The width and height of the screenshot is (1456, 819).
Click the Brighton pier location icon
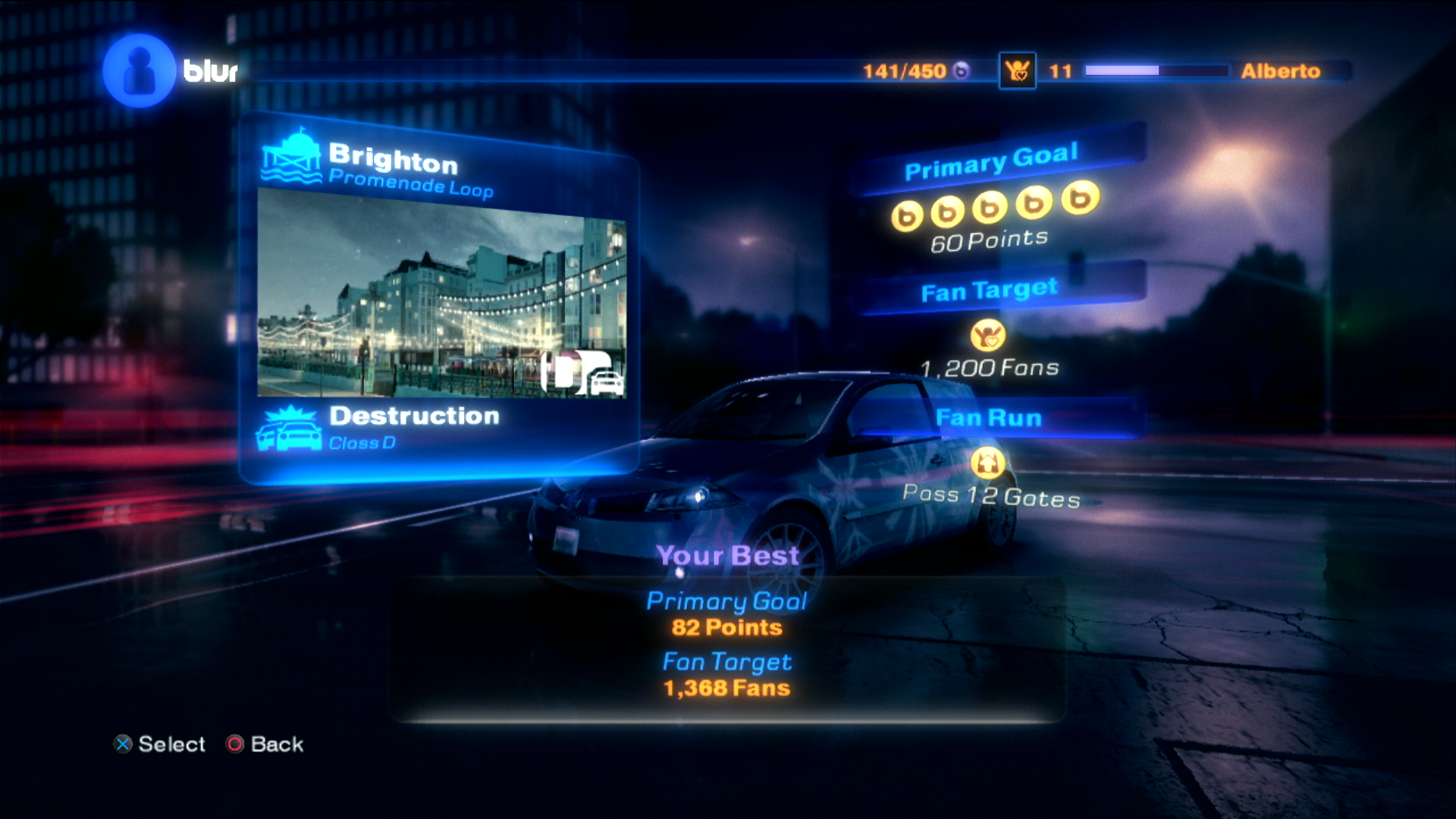pyautogui.click(x=292, y=158)
